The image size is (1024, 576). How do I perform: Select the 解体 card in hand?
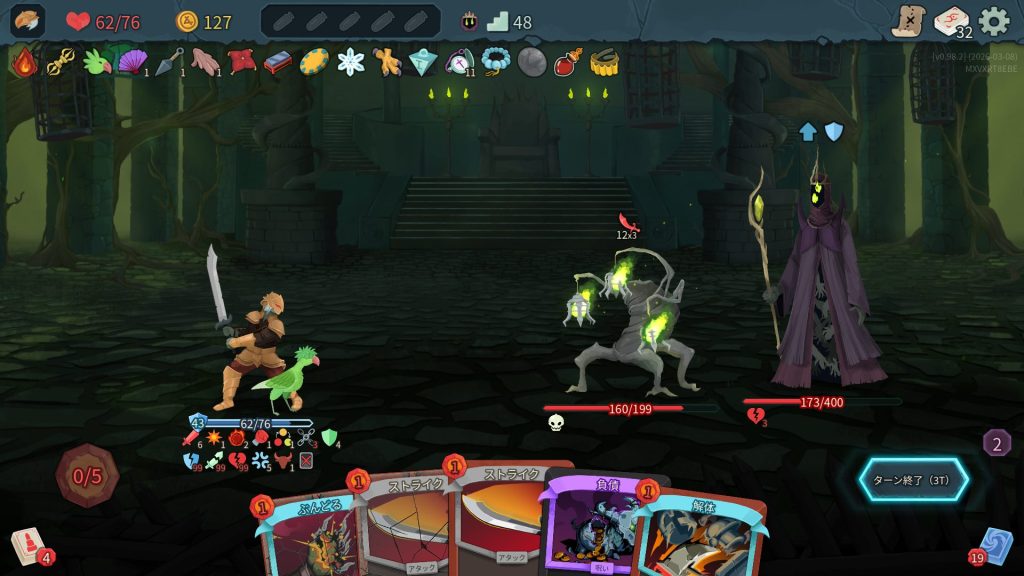700,535
